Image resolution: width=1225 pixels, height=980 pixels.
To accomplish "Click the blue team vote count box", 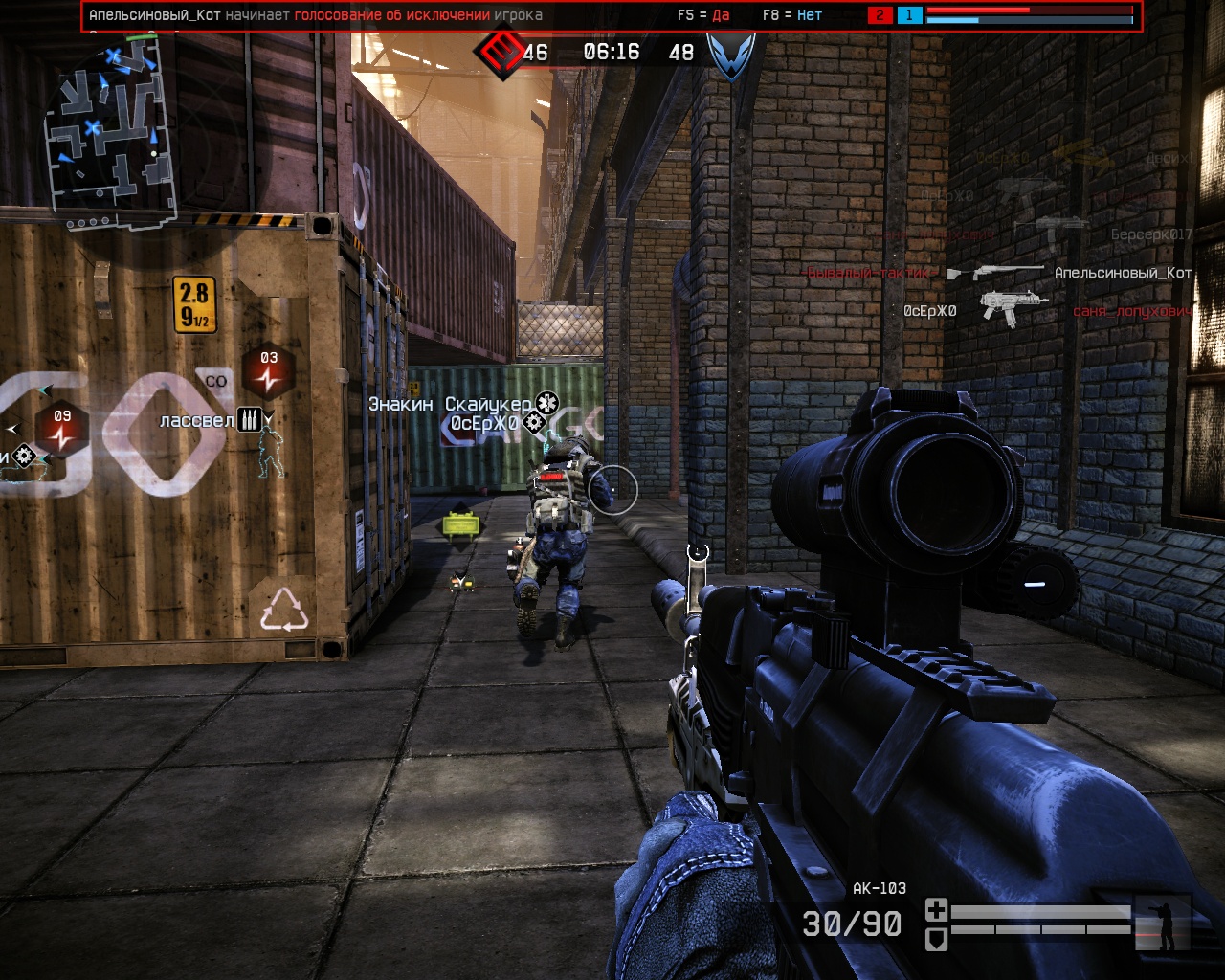I will point(909,15).
